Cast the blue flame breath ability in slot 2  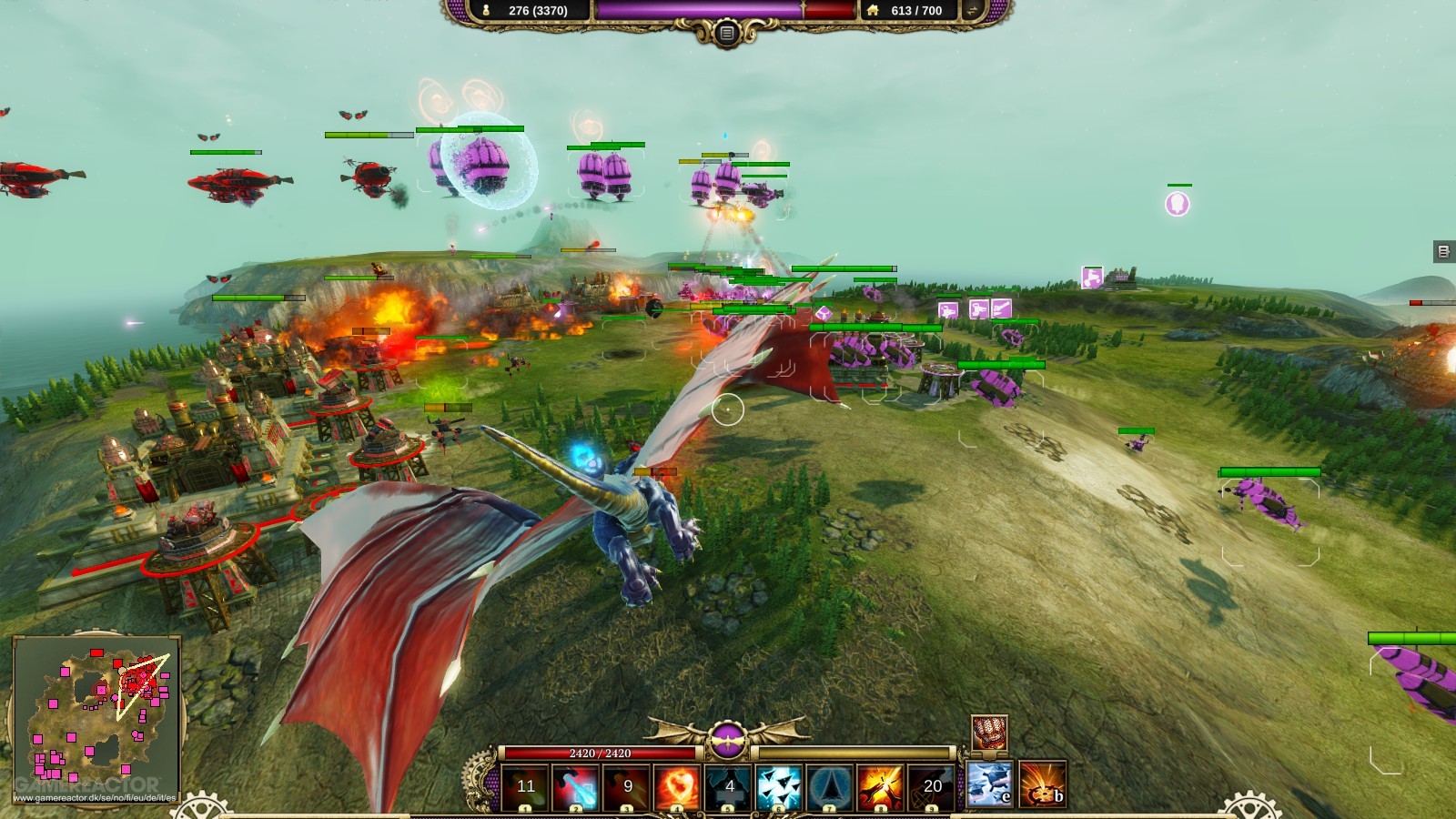576,784
